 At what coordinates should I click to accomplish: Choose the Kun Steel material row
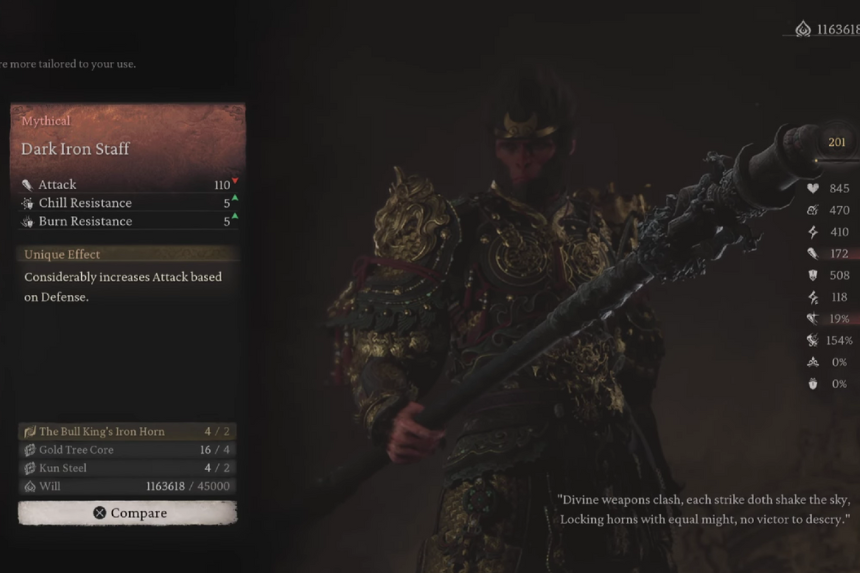128,468
